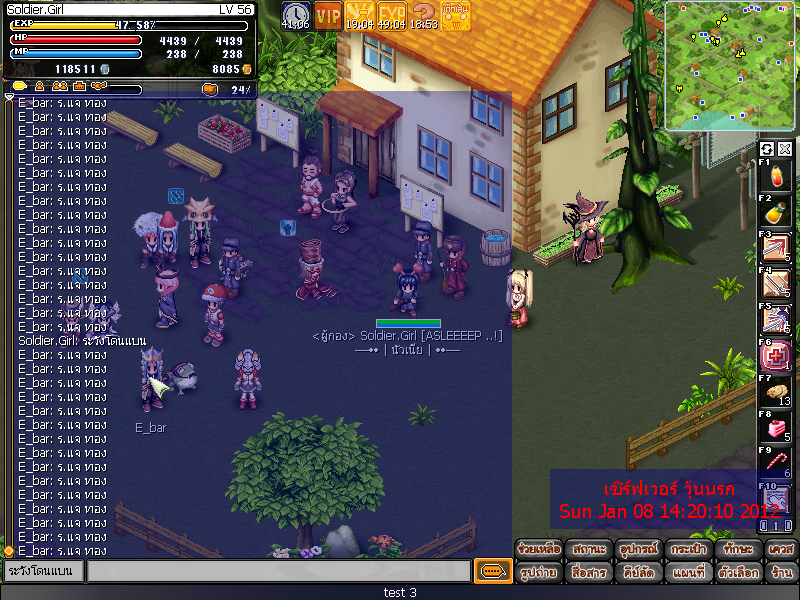Open the ร้าน (Shop) window

click(x=781, y=573)
